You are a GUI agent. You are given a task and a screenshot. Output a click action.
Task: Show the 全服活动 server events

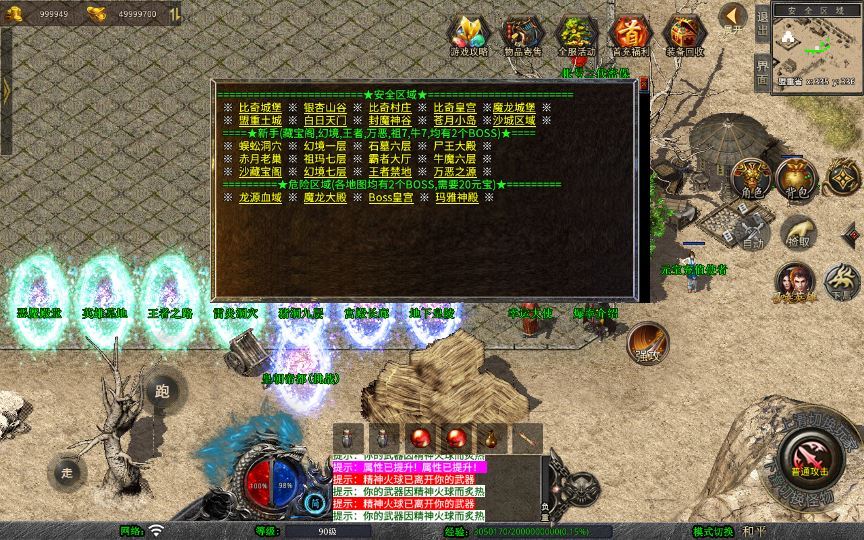pos(576,36)
